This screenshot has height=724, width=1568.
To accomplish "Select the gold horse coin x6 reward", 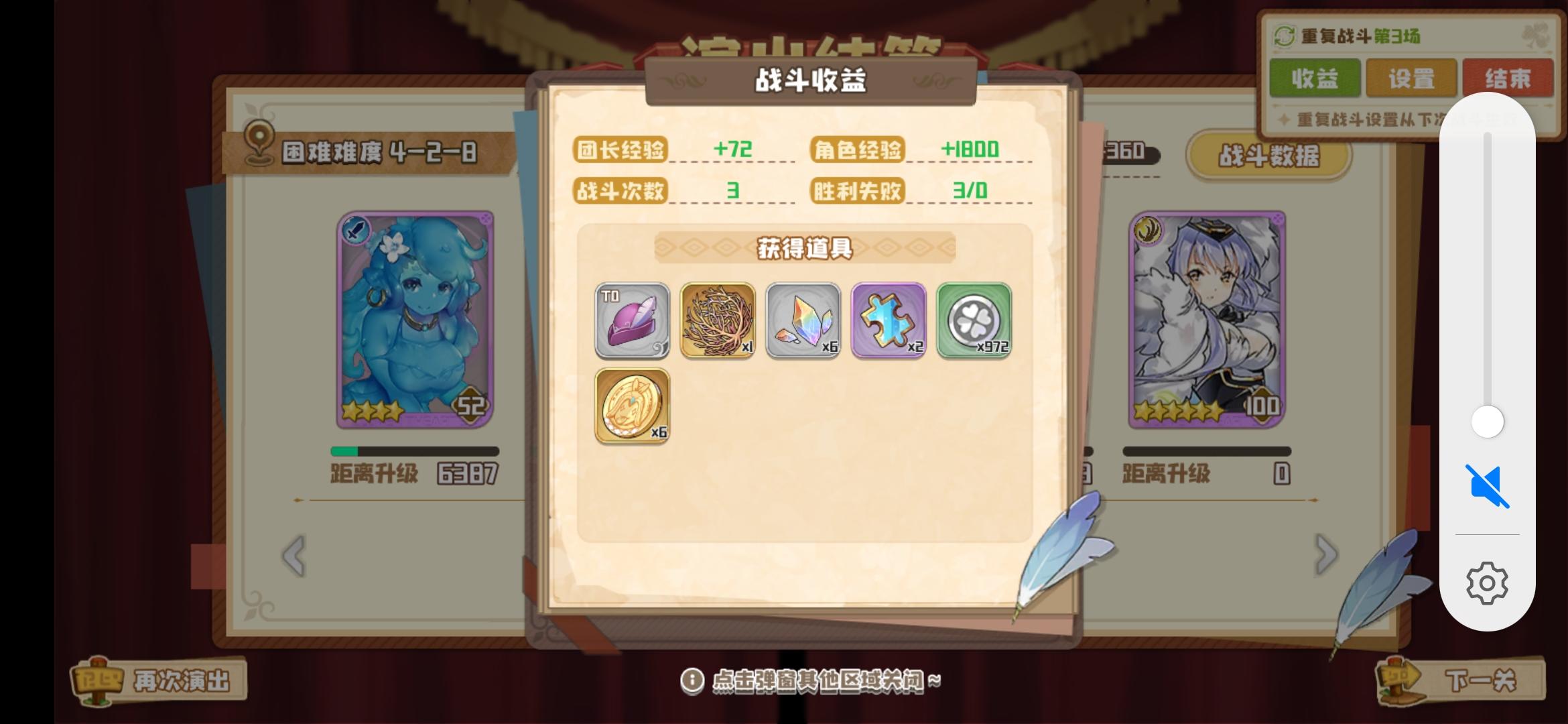I will (x=632, y=406).
